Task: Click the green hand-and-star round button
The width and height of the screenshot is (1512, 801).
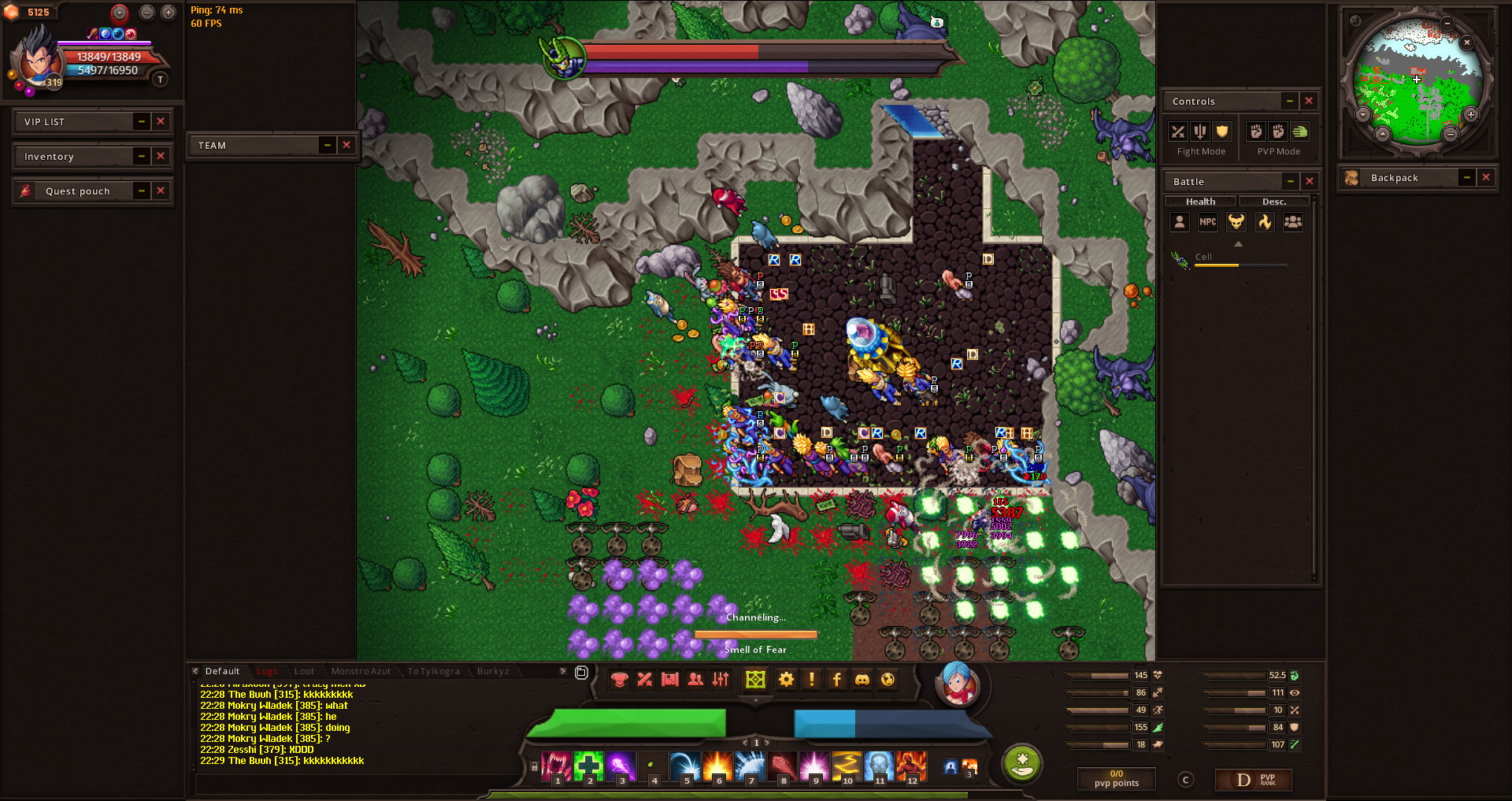Action: click(x=1022, y=762)
